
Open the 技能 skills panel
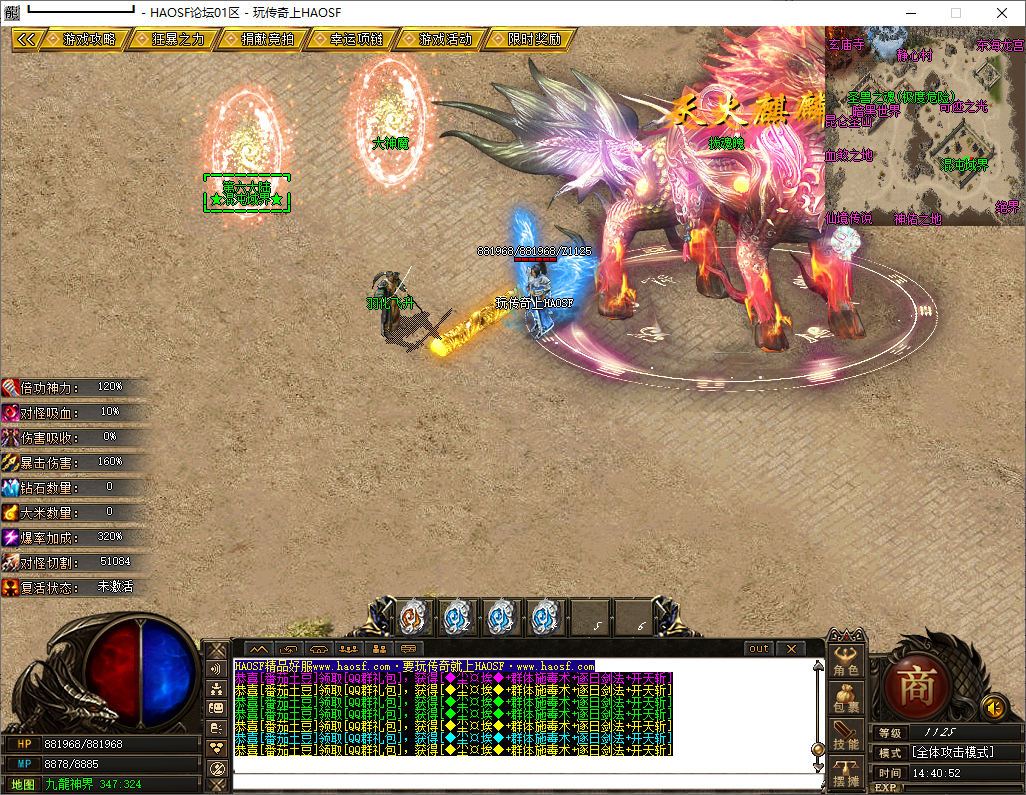coord(846,733)
